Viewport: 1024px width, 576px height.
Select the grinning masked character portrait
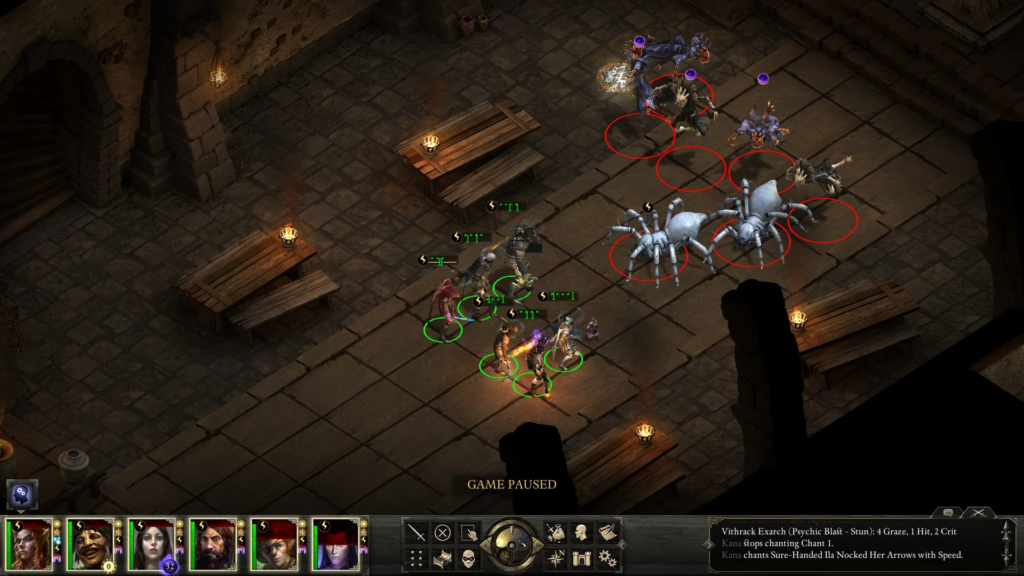click(92, 545)
